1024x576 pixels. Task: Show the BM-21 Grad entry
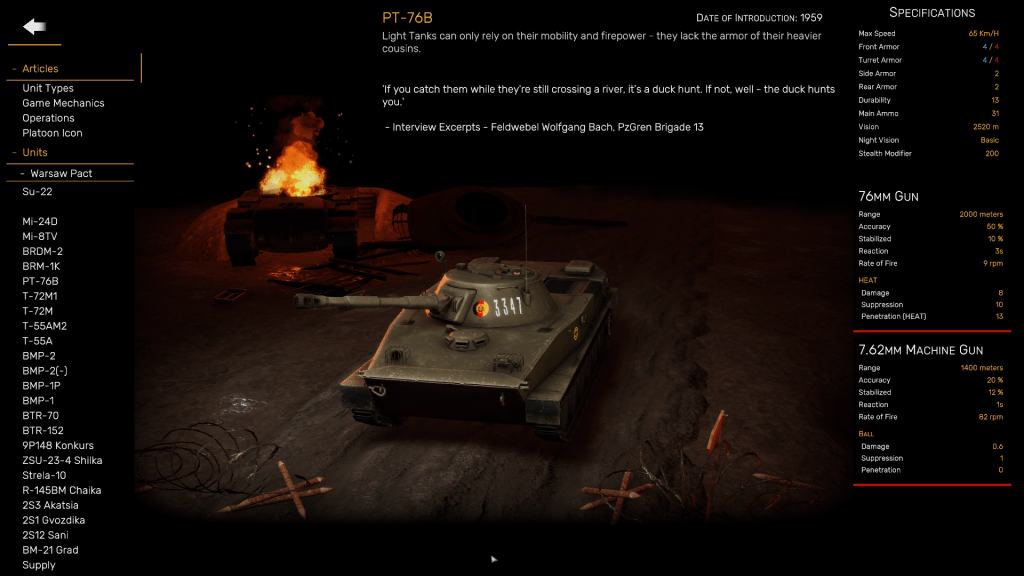point(50,550)
